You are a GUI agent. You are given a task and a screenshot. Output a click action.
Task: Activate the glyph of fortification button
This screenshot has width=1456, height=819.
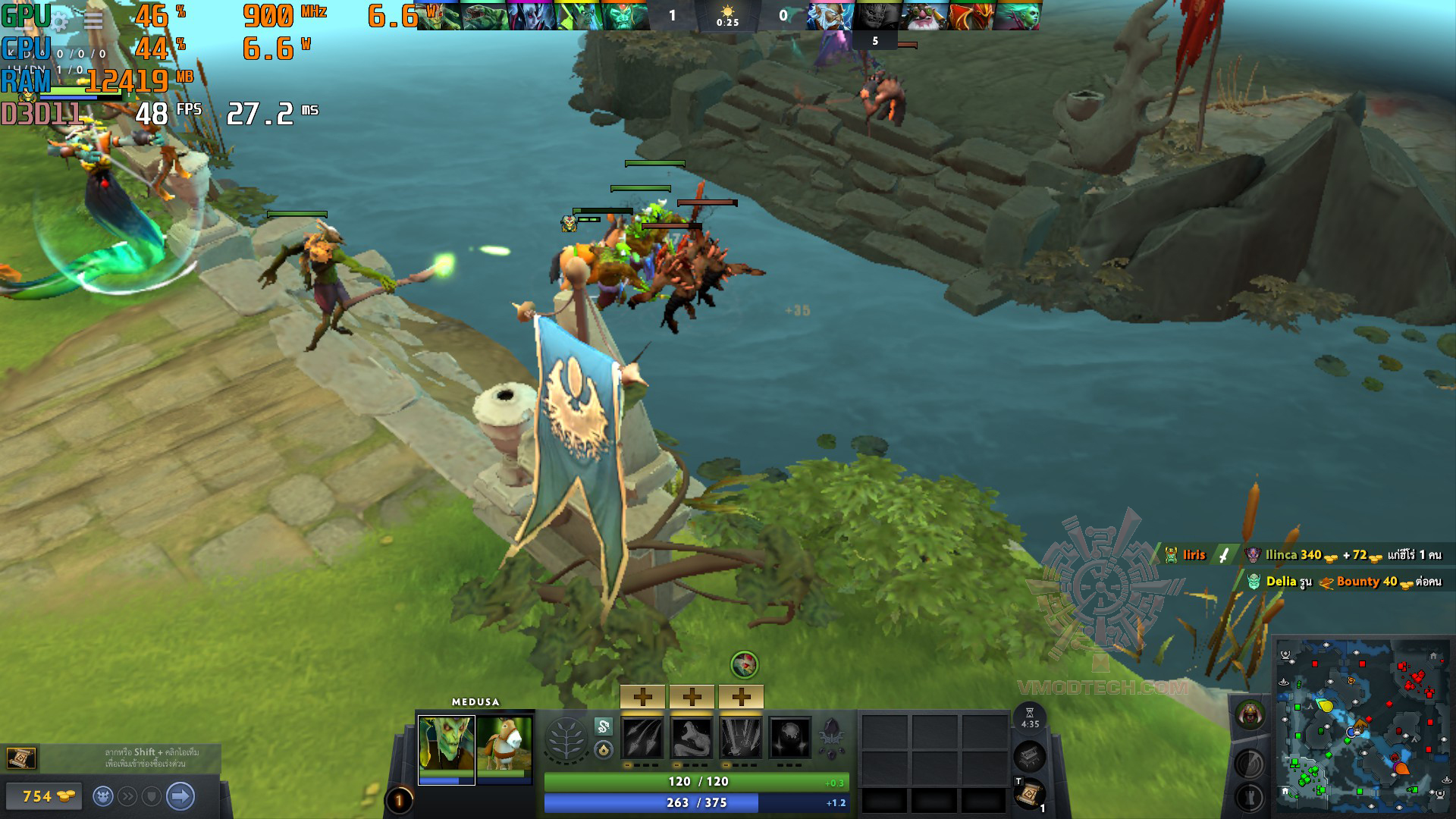click(1249, 798)
